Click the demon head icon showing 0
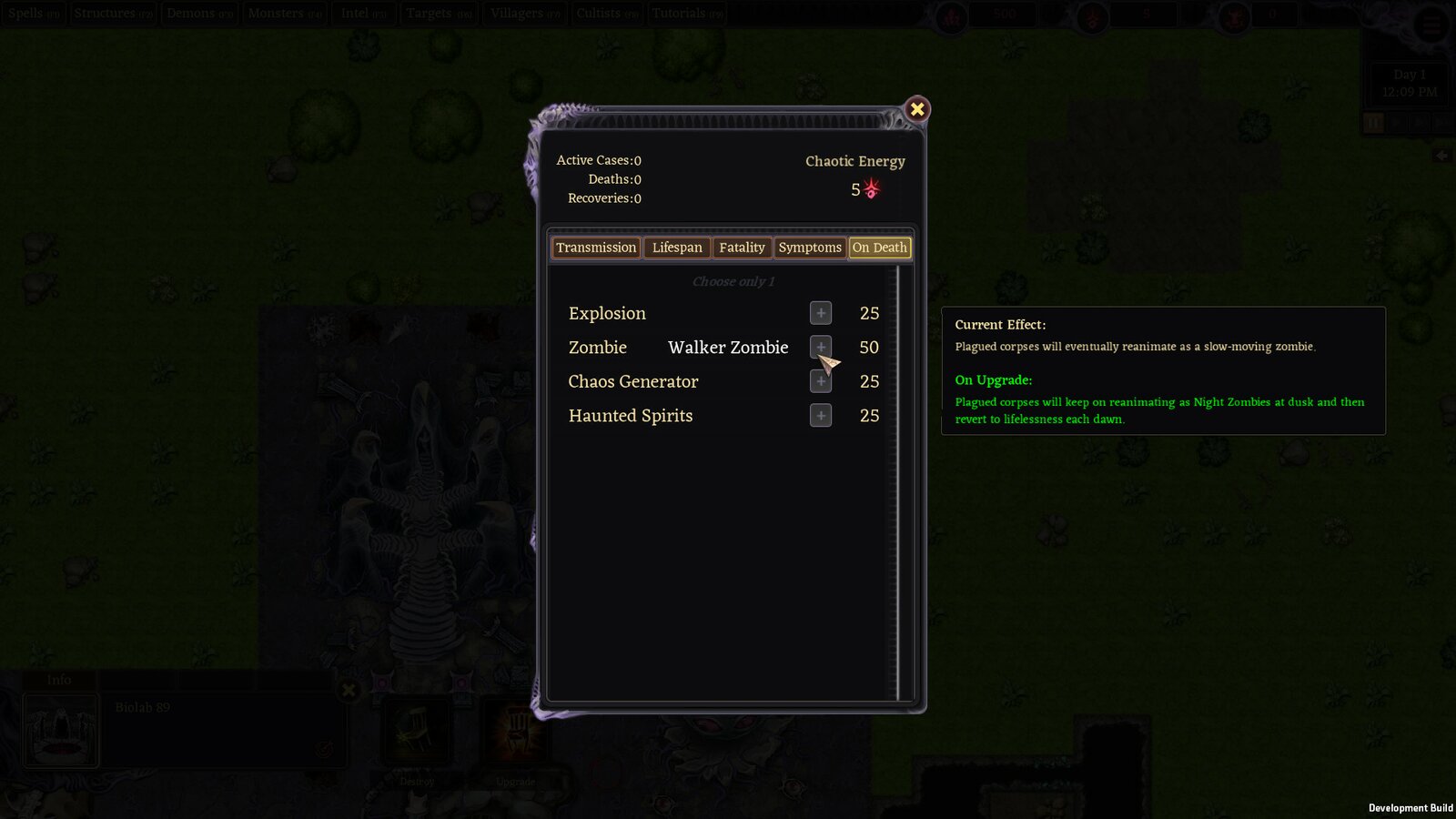The width and height of the screenshot is (1456, 819). [1234, 15]
